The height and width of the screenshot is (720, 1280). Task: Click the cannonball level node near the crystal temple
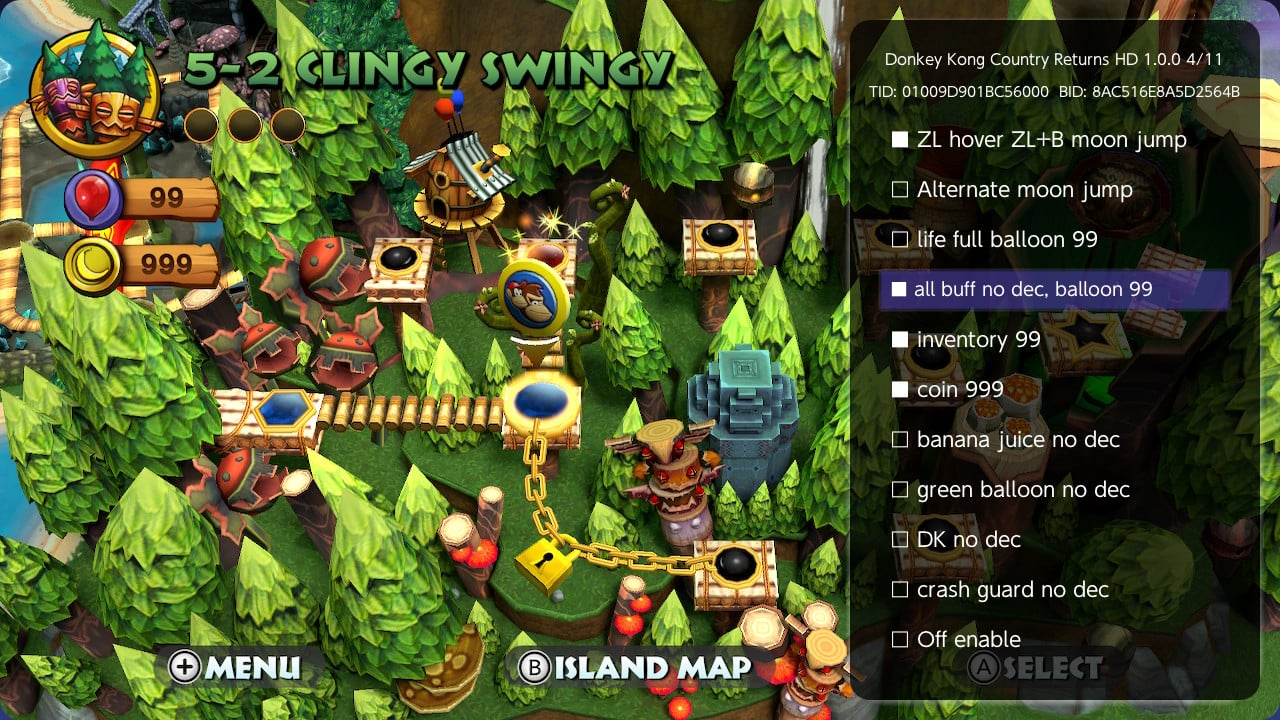click(x=733, y=564)
